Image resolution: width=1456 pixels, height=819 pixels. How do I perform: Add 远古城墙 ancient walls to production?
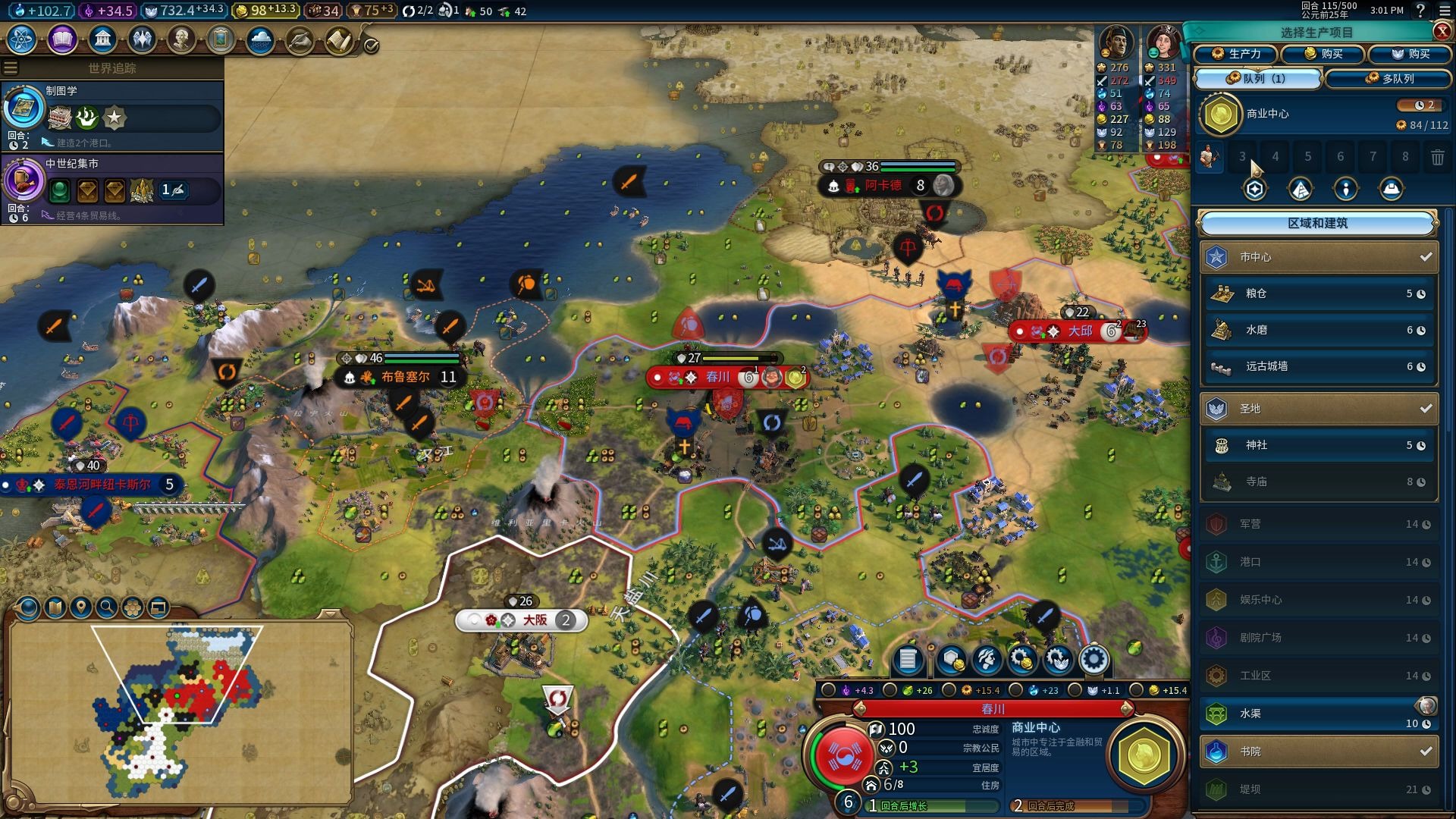coord(1319,366)
